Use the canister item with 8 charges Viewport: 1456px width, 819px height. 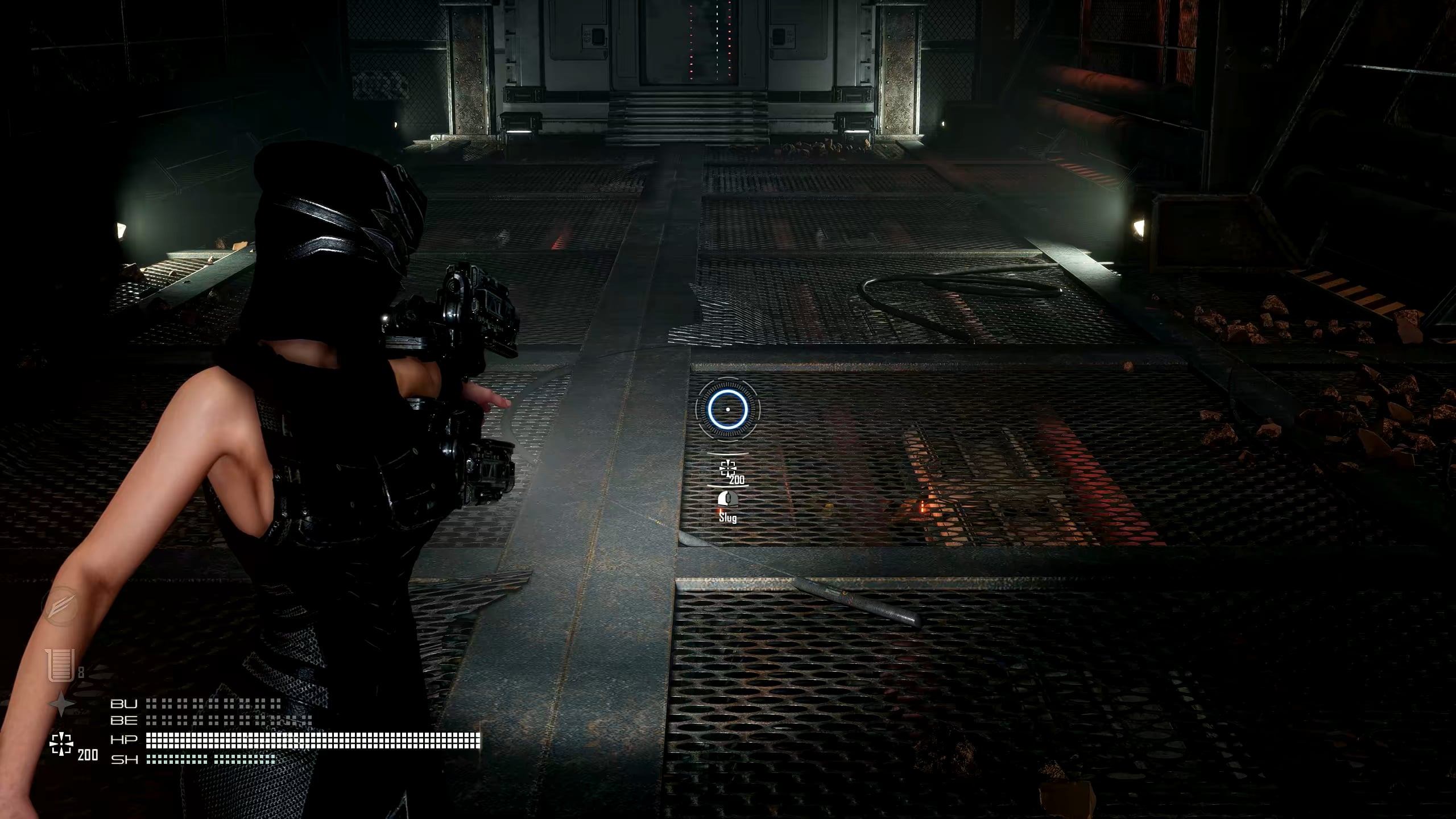[x=61, y=664]
